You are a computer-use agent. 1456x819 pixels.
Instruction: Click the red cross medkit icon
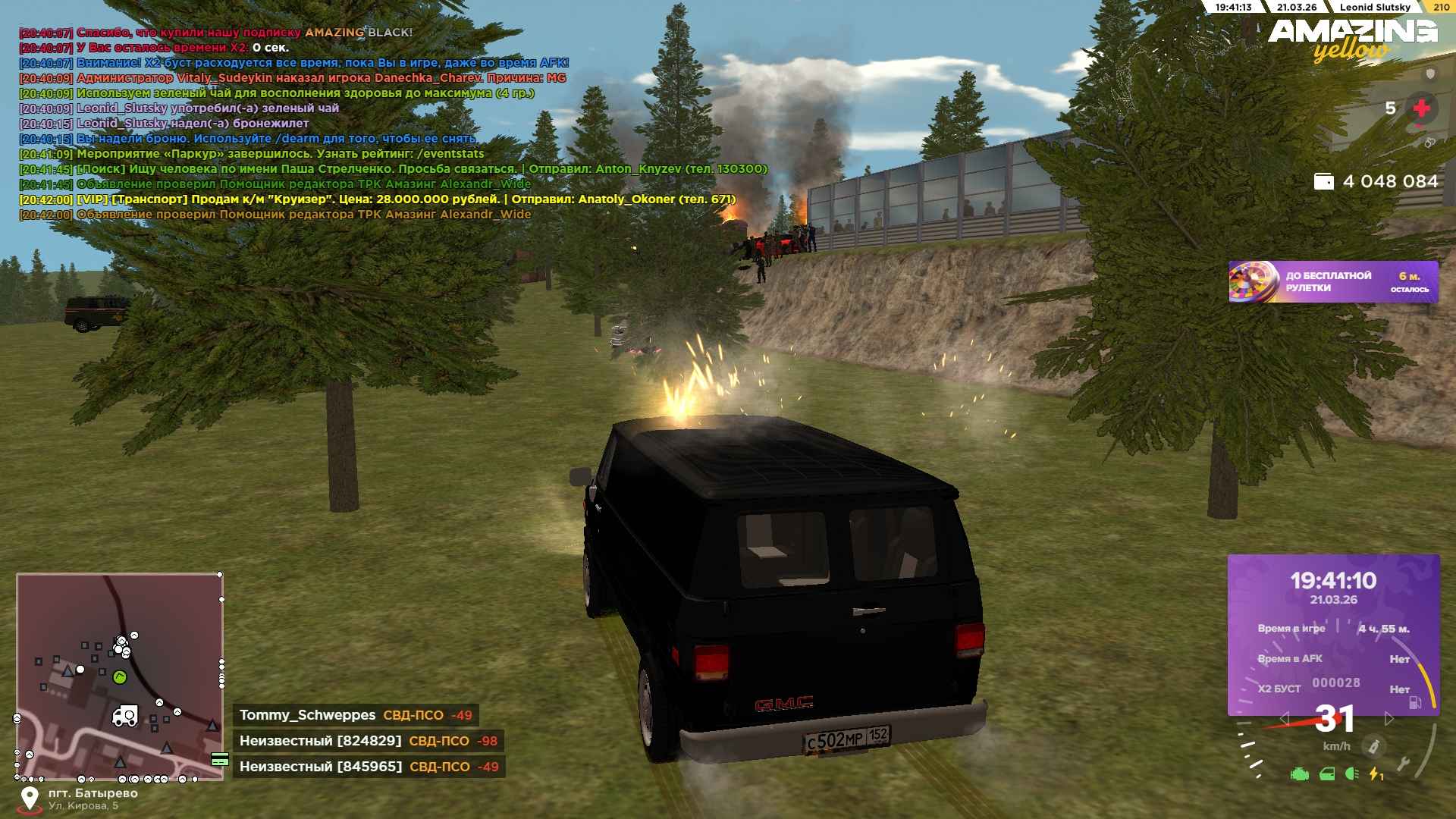click(x=1421, y=108)
